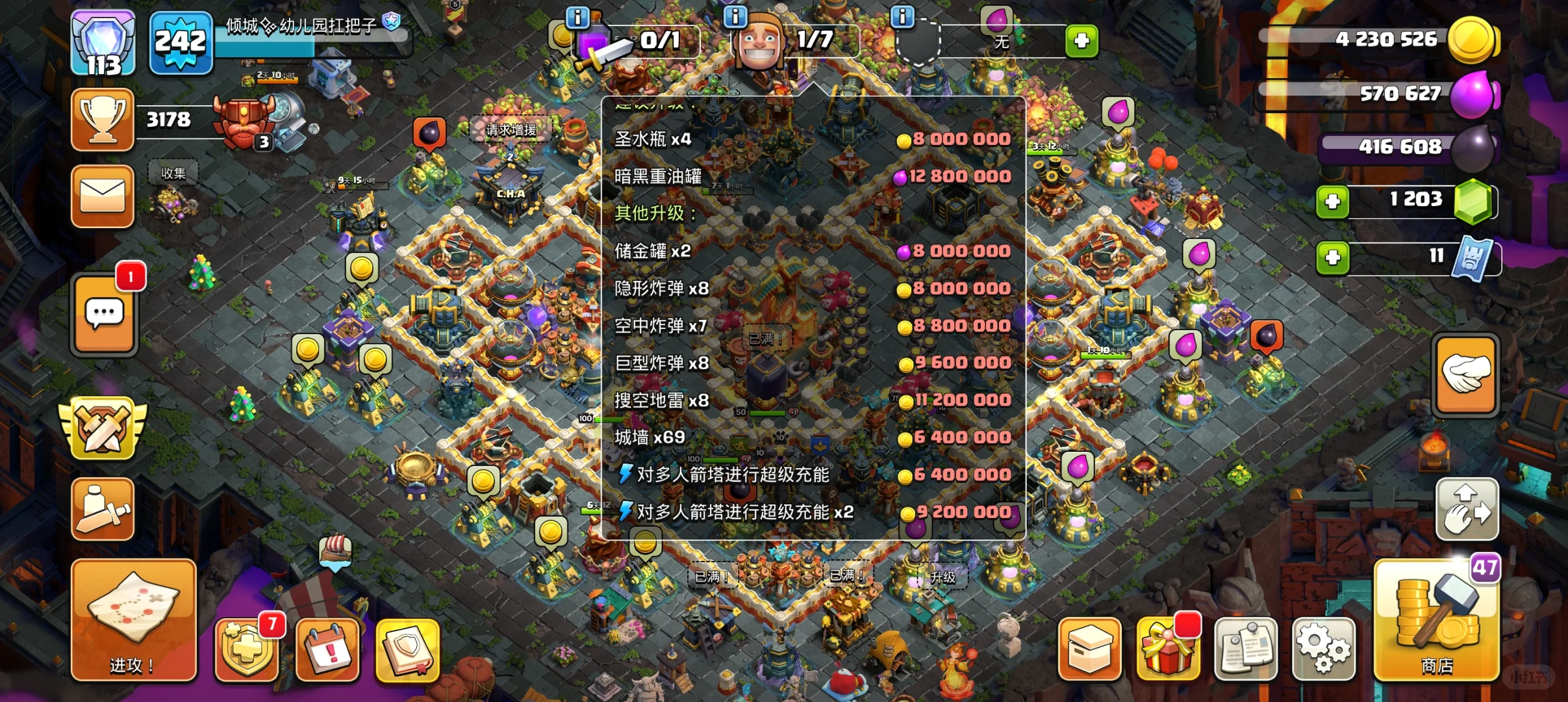Open the book of heroes shield icon
The image size is (1568, 702).
click(409, 650)
